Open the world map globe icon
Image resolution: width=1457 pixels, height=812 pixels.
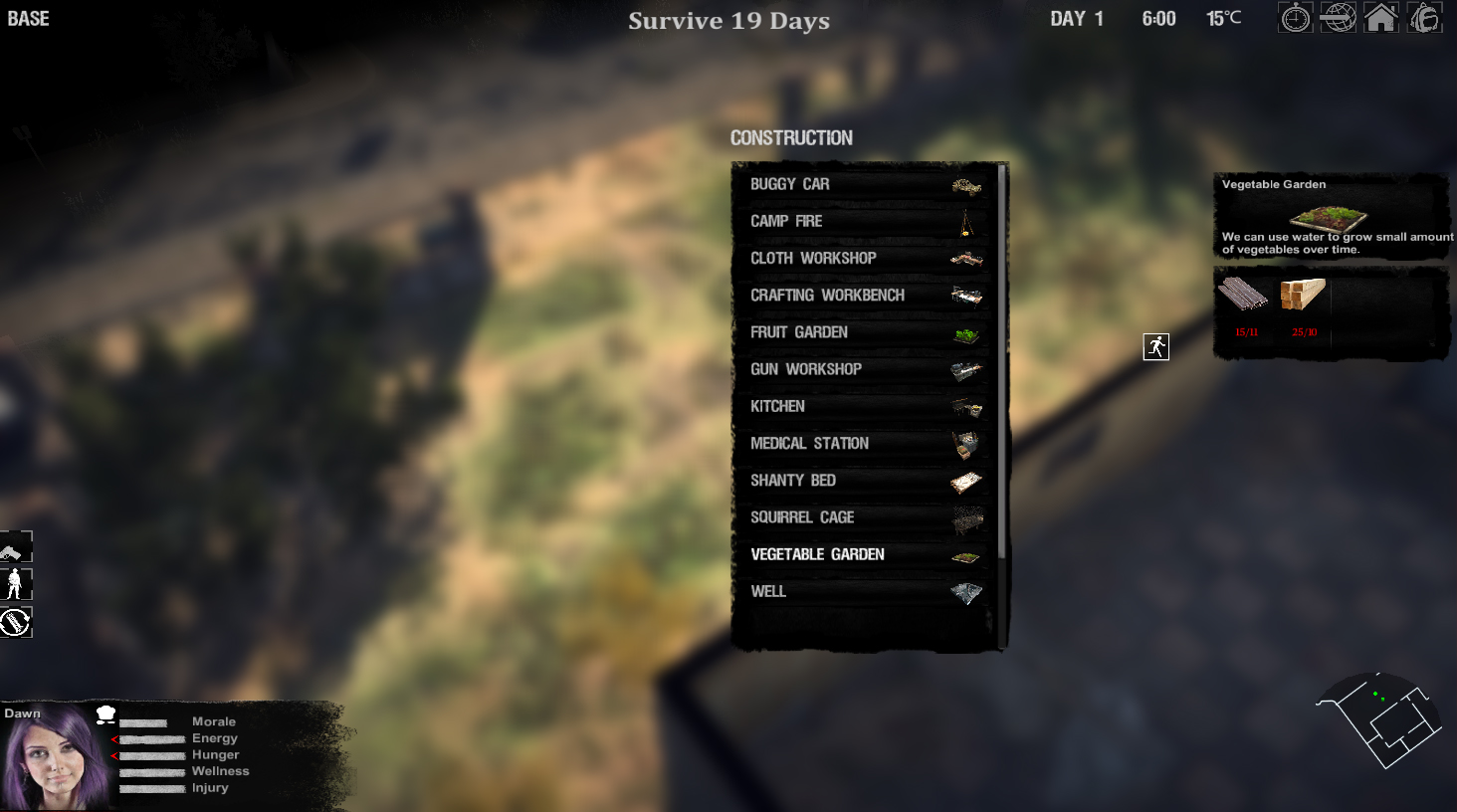coord(1338,17)
